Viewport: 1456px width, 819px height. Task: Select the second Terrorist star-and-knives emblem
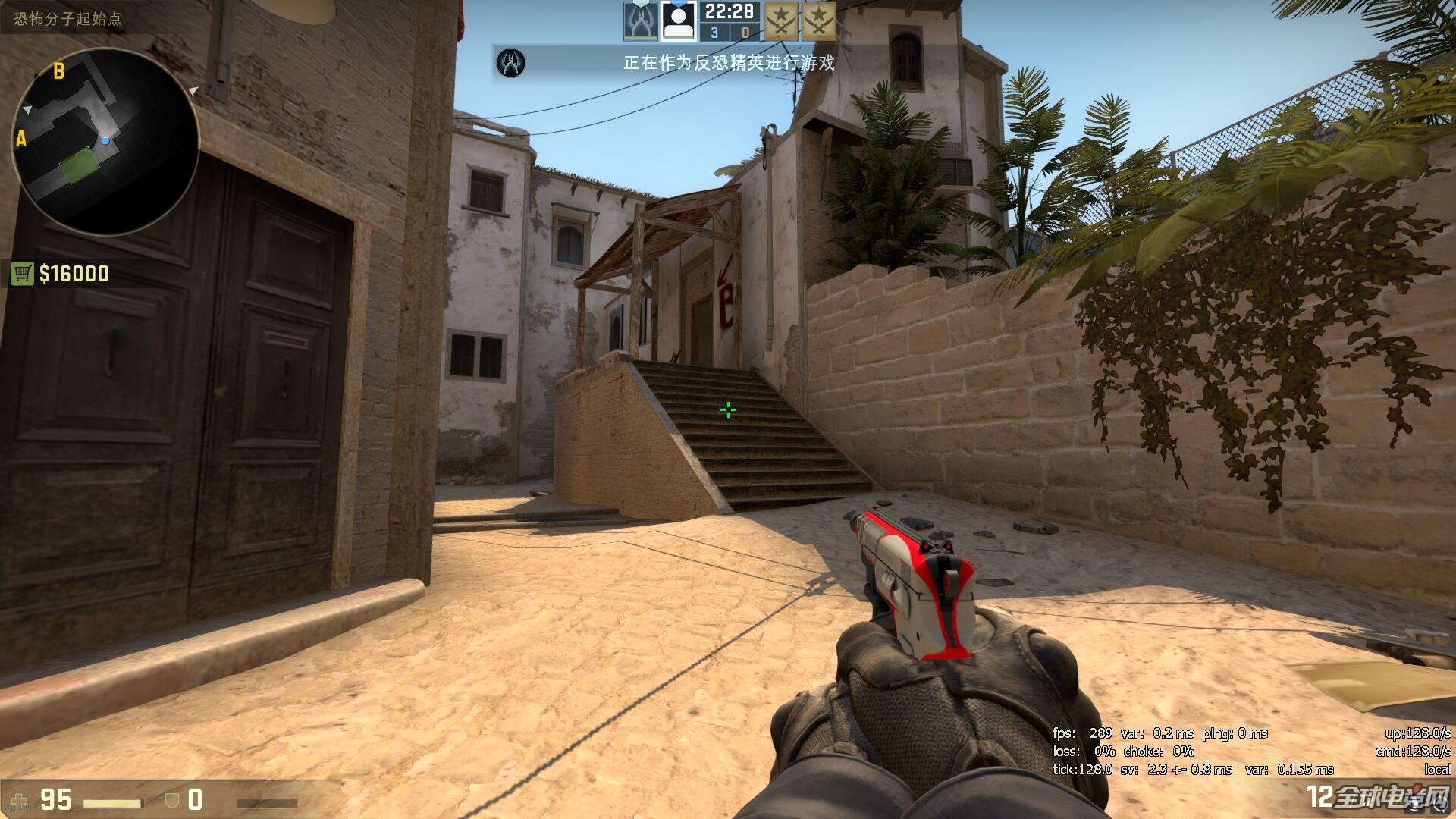821,20
